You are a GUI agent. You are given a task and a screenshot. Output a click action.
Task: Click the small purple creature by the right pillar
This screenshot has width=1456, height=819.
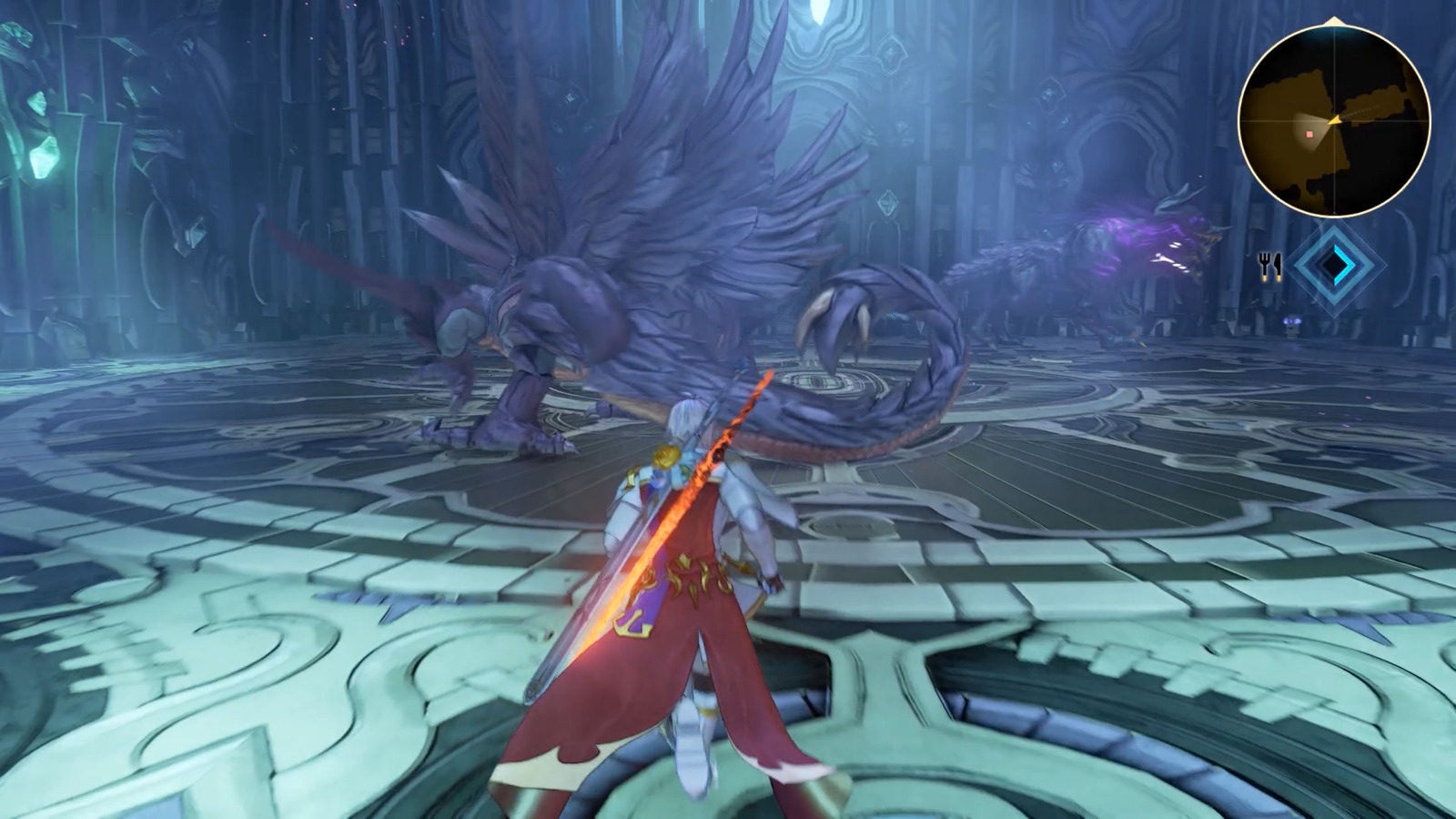pos(1291,322)
